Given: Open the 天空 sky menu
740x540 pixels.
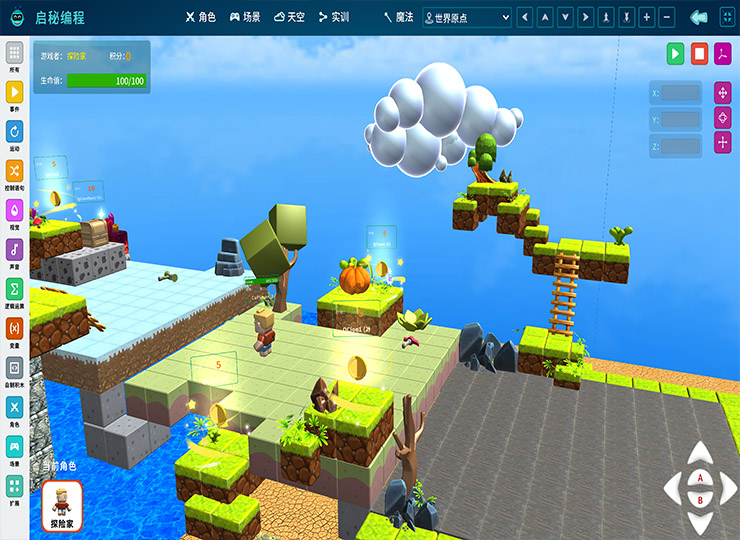Looking at the screenshot, I should (290, 17).
